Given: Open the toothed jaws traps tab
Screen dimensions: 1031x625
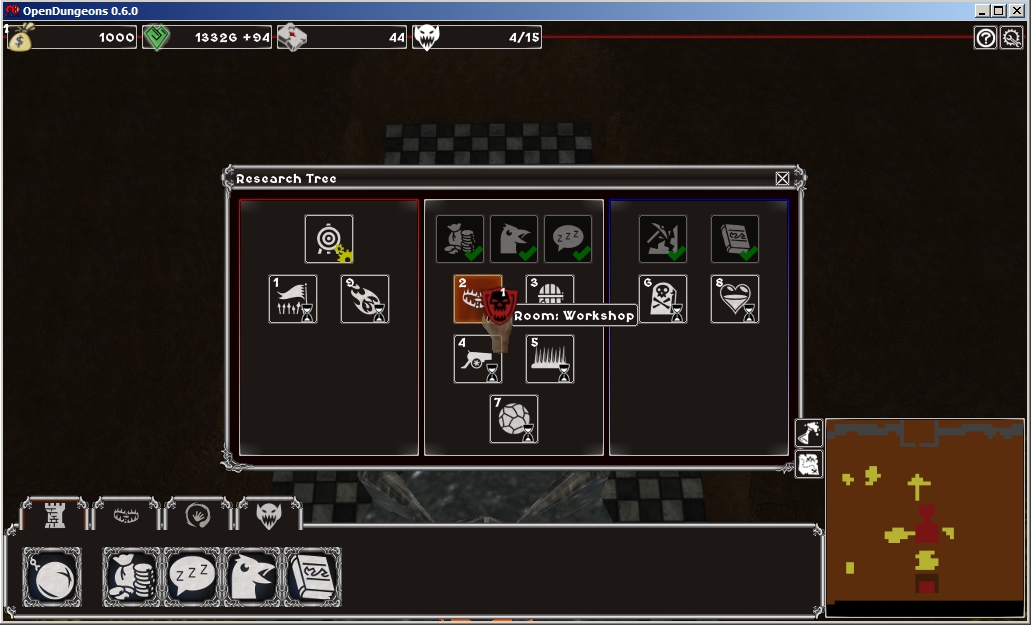Looking at the screenshot, I should tap(125, 515).
